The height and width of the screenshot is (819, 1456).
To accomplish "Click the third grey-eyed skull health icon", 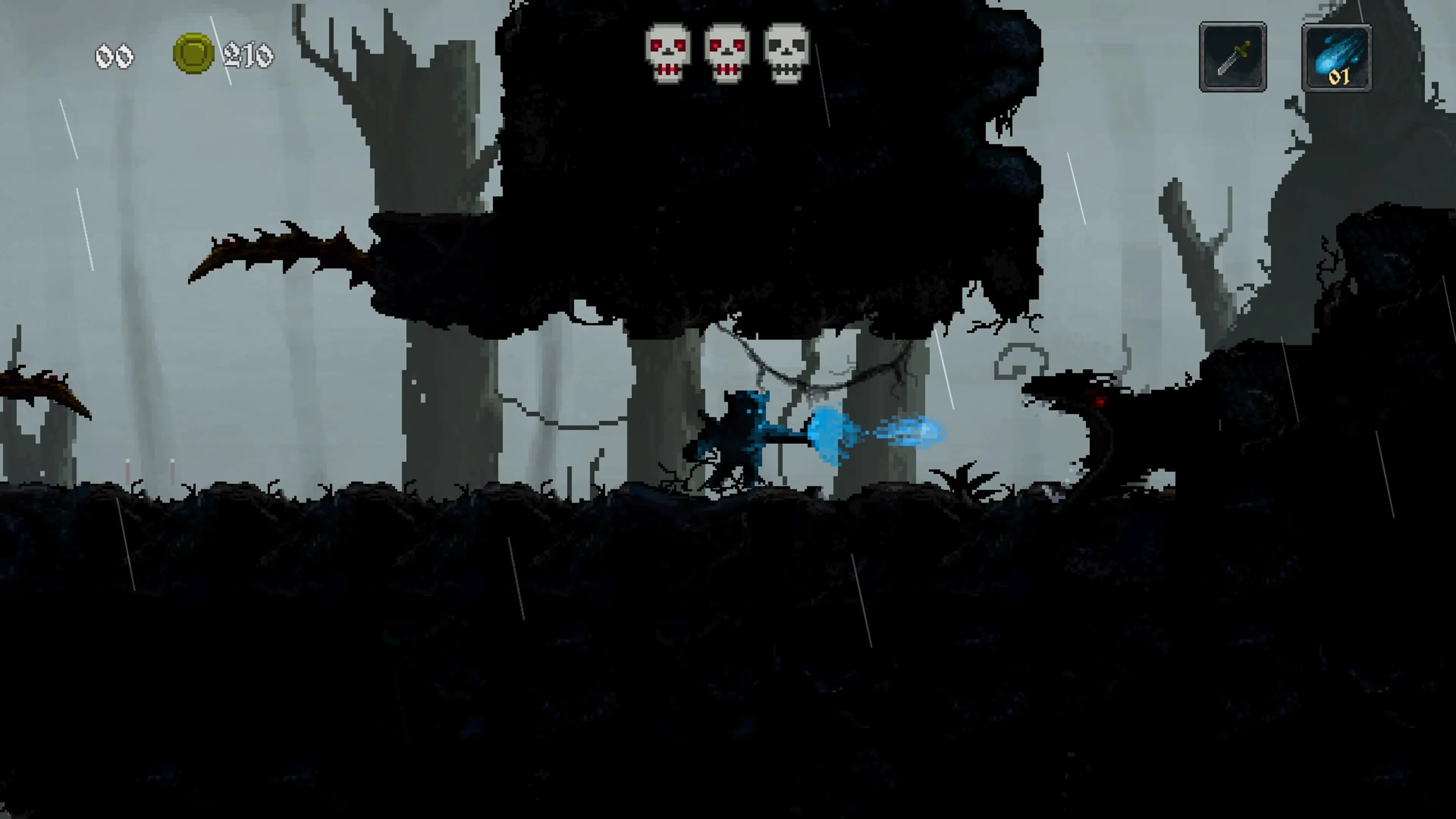I will (786, 51).
